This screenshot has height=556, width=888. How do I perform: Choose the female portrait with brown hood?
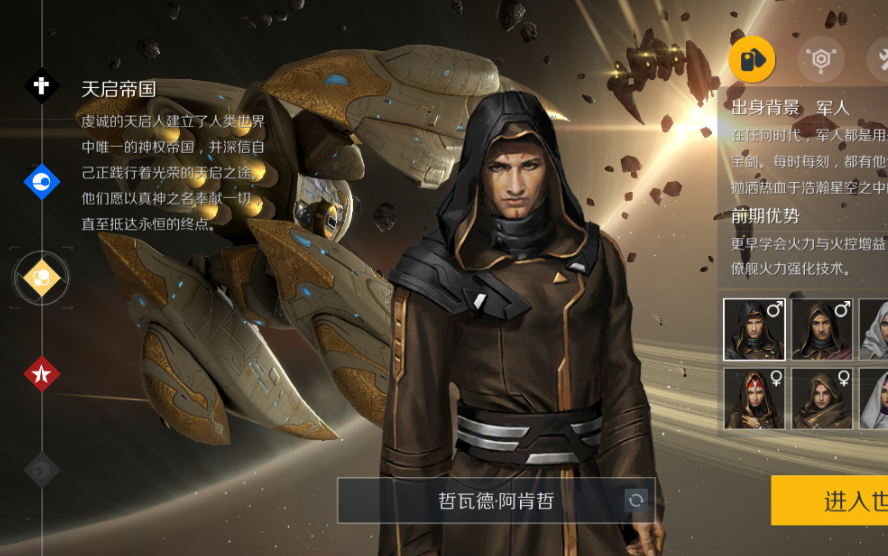click(822, 398)
